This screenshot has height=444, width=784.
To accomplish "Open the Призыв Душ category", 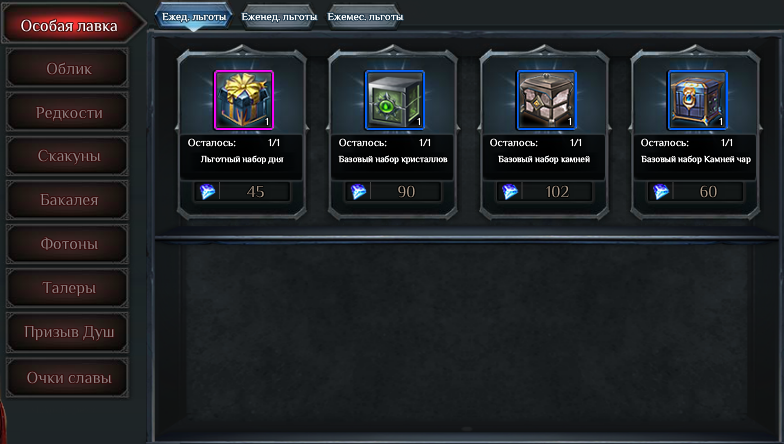I will (68, 333).
